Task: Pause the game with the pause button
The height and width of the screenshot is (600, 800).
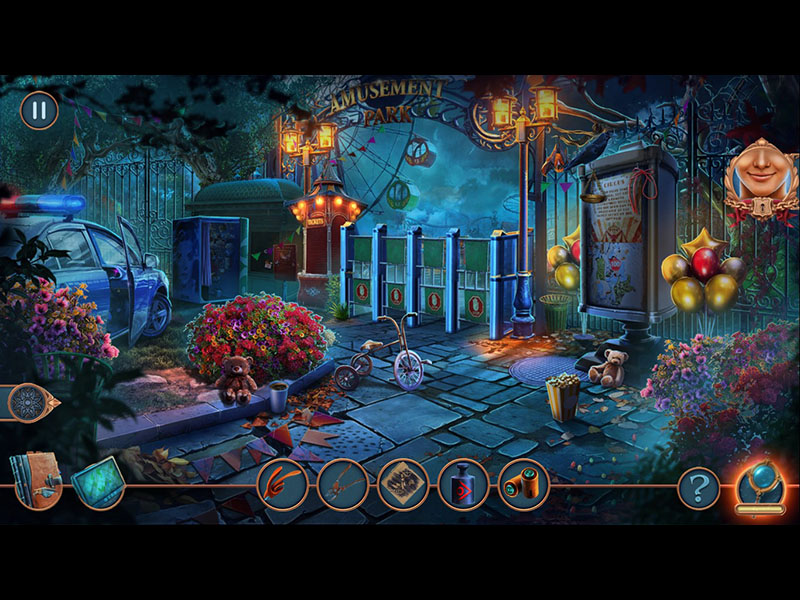Action: coord(39,110)
